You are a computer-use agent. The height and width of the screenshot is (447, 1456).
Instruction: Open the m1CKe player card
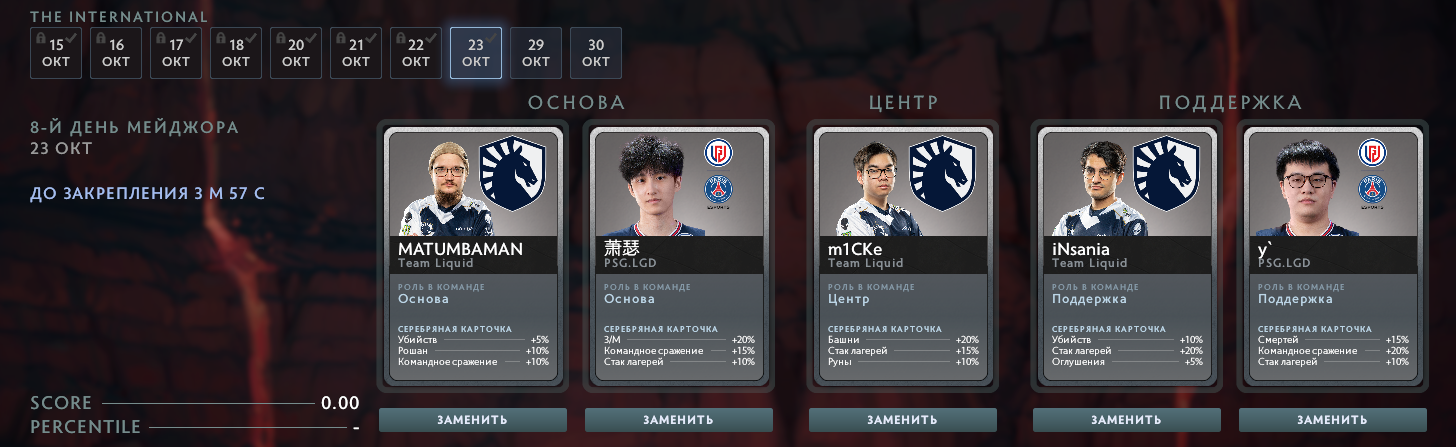pos(903,256)
